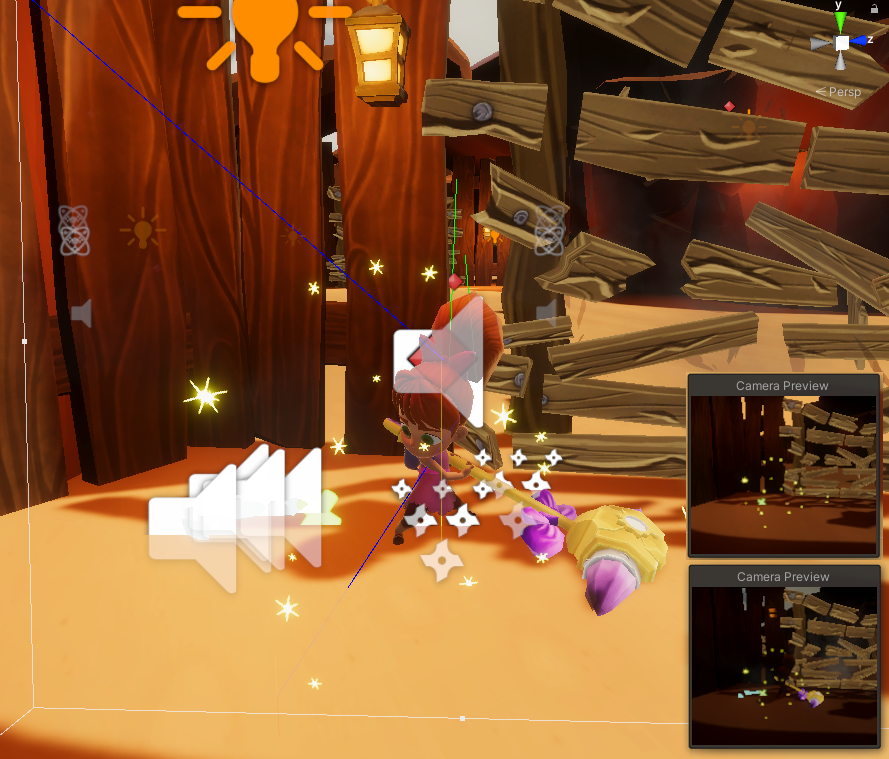This screenshot has width=889, height=759.
Task: Toggle the Persp projection label
Action: (843, 92)
